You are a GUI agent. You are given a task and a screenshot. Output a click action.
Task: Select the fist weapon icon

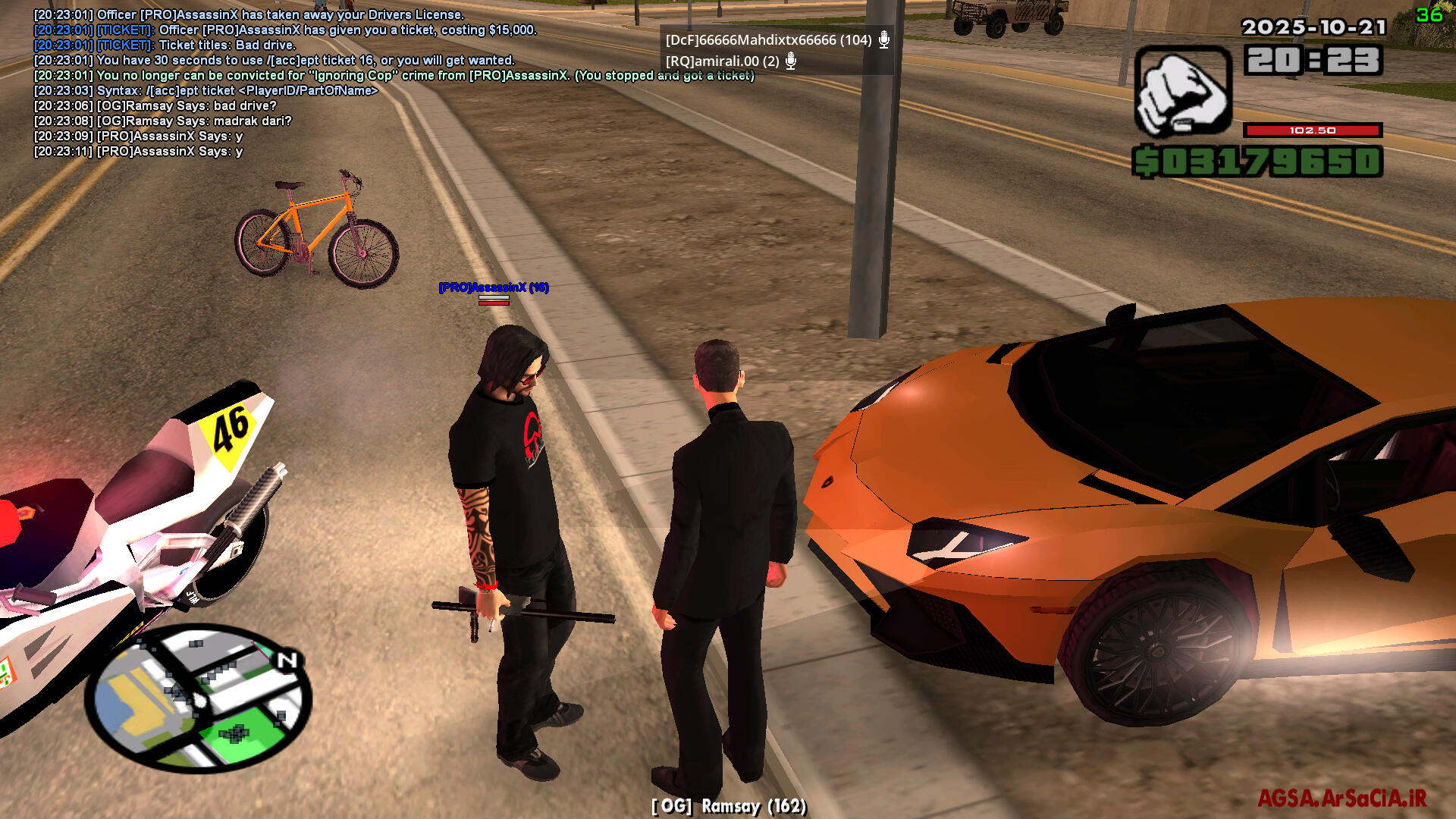pyautogui.click(x=1182, y=92)
